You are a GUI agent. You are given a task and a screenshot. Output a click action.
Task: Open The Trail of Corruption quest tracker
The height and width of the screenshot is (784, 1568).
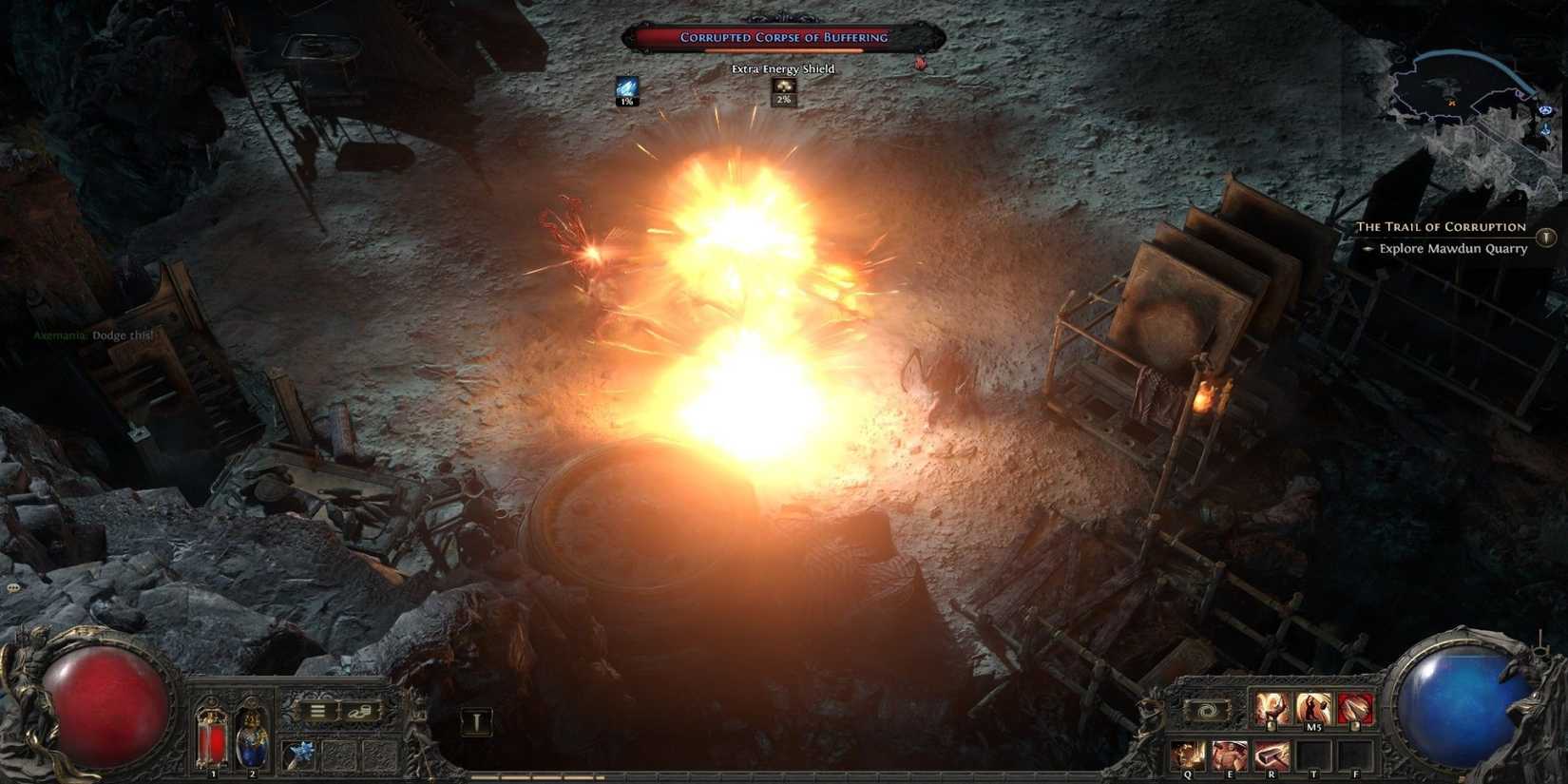(1442, 227)
